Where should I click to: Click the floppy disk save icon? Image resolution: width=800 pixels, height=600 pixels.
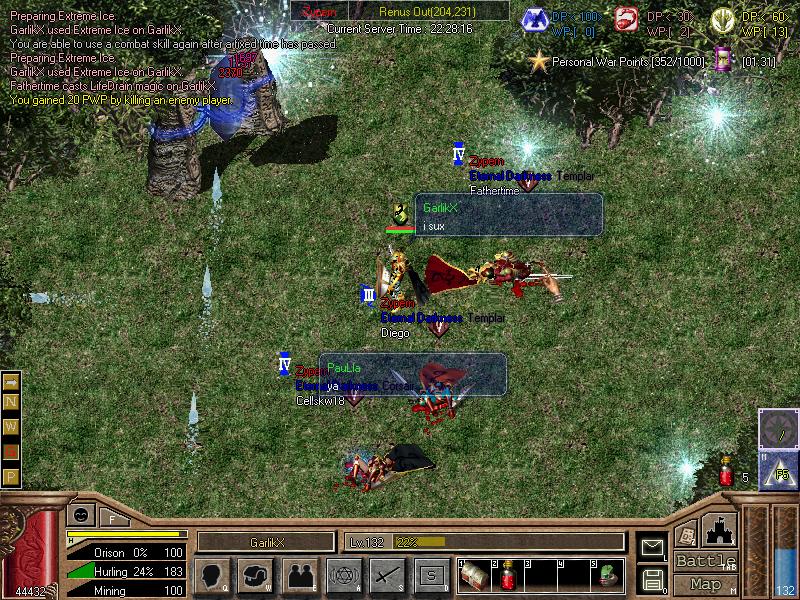(x=653, y=578)
